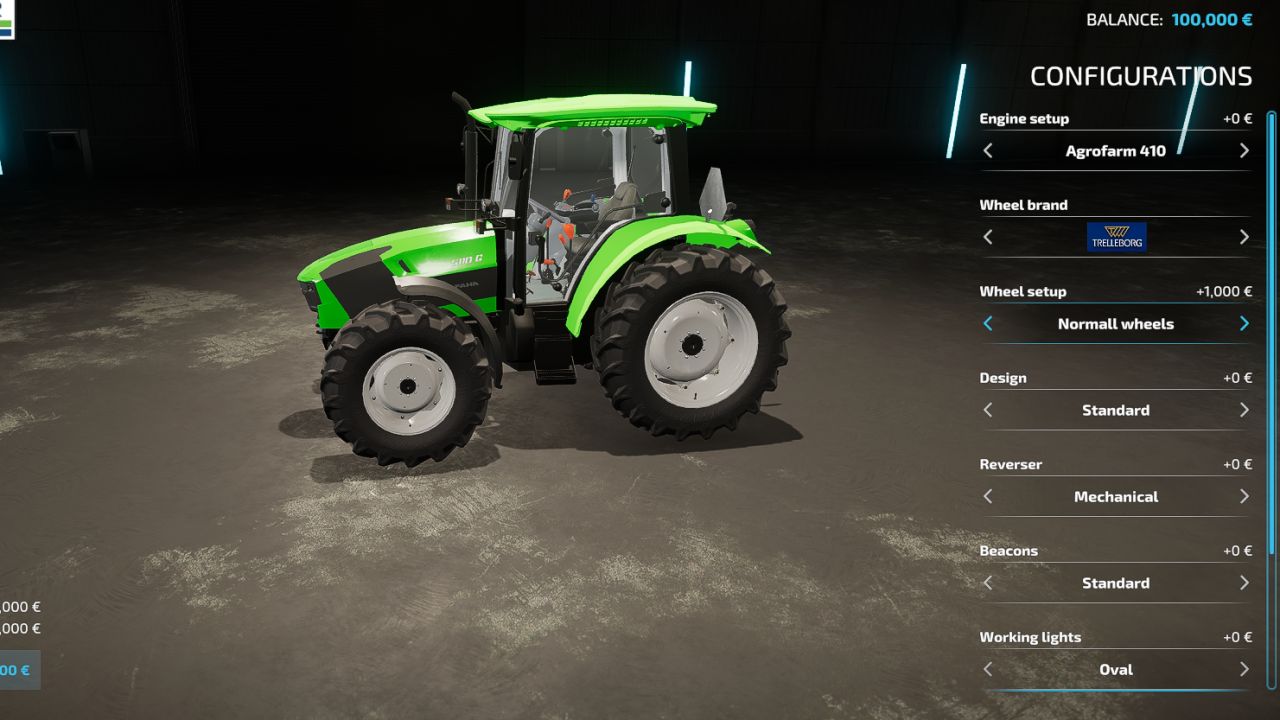Switch to the next Wheel brand

(1244, 237)
